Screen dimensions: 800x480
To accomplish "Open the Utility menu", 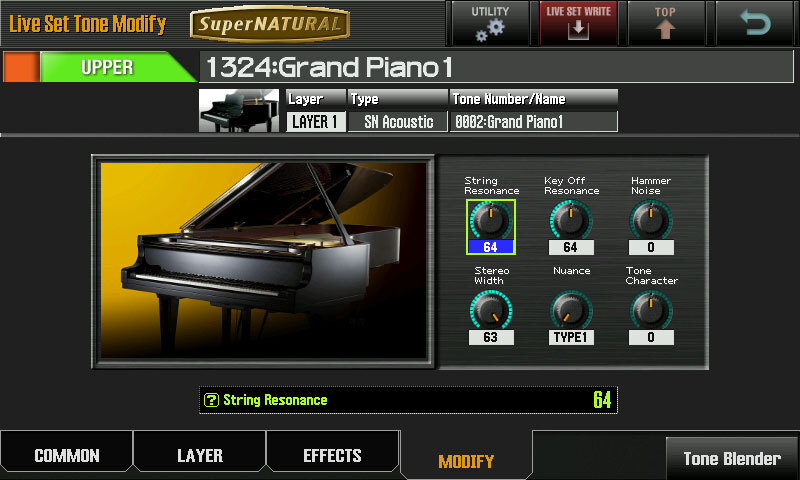I will click(x=489, y=22).
